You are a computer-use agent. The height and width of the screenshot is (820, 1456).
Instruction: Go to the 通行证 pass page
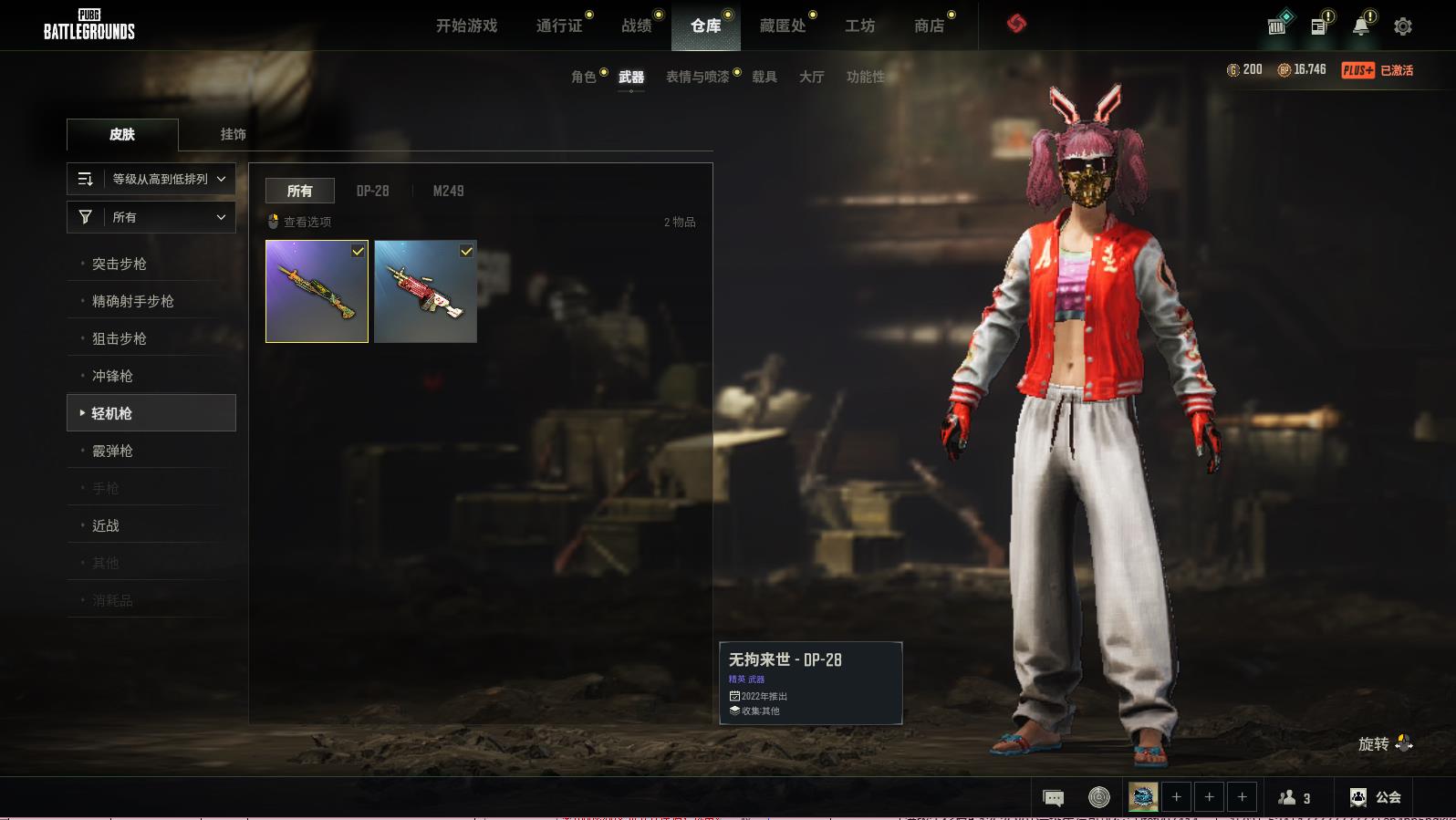point(559,26)
